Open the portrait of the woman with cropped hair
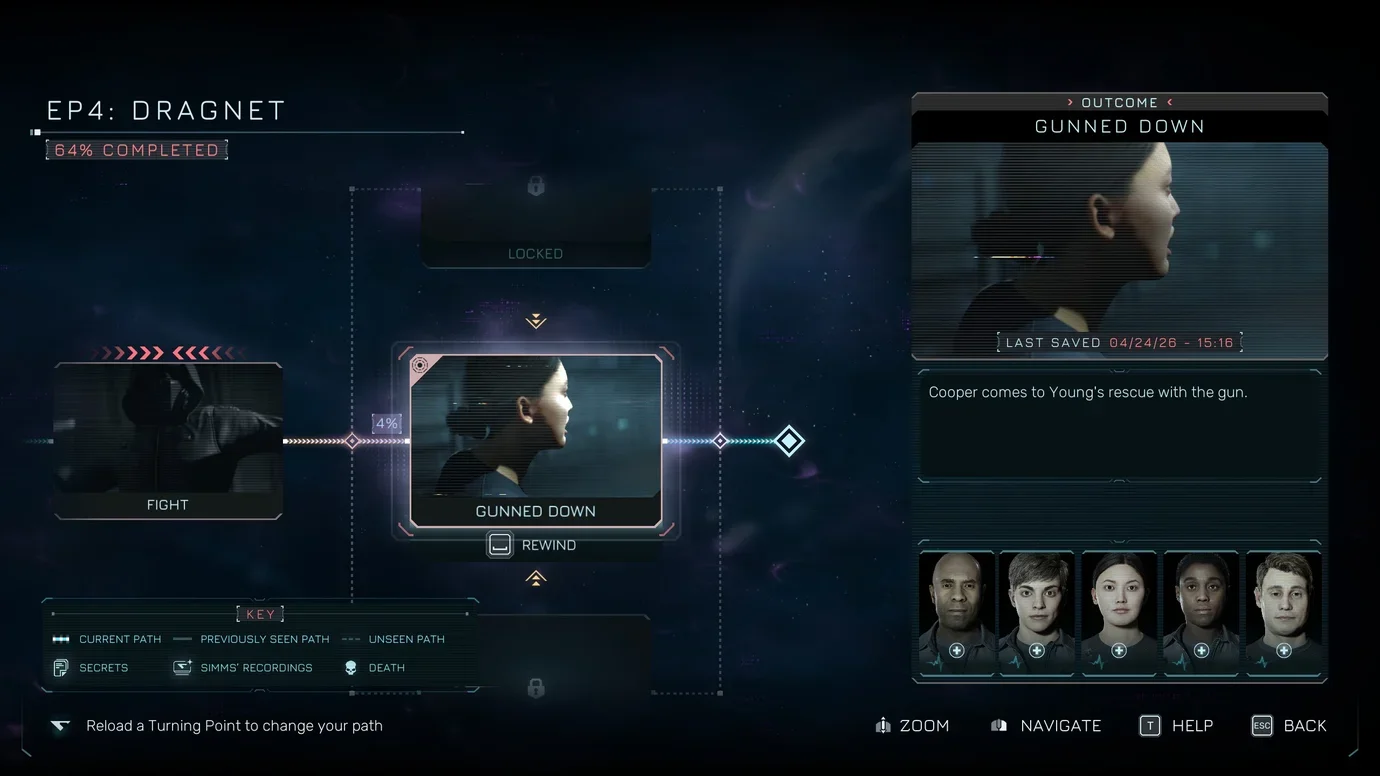This screenshot has width=1380, height=776. click(1201, 612)
